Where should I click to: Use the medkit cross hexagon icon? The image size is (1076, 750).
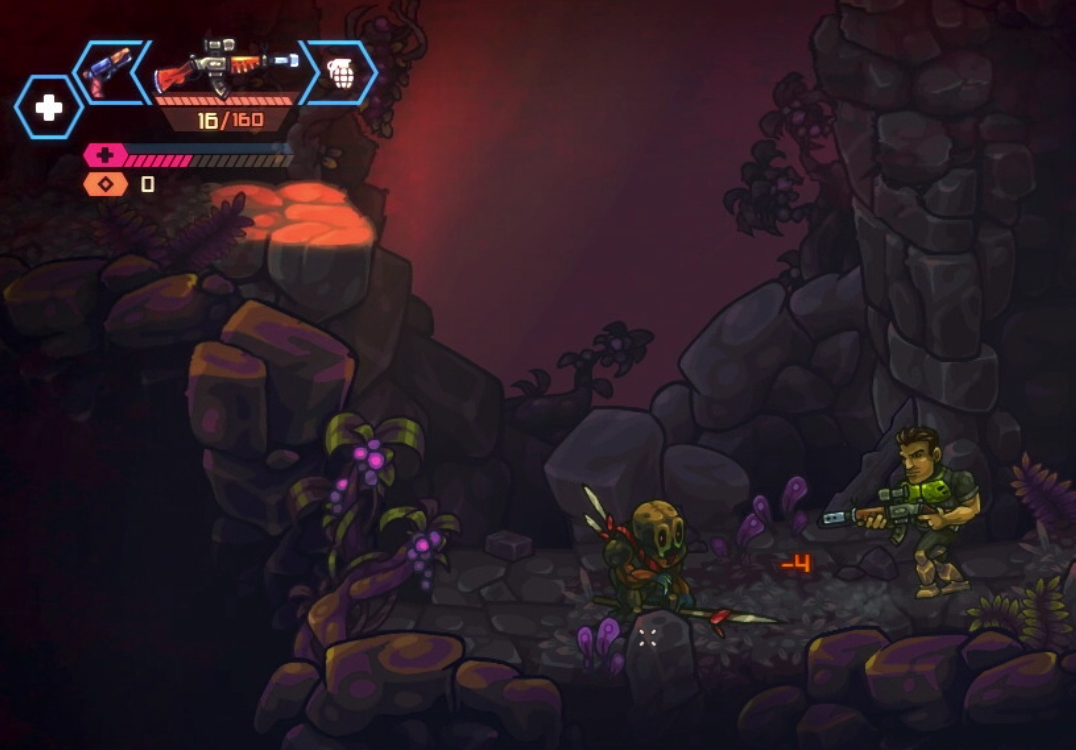coord(49,107)
